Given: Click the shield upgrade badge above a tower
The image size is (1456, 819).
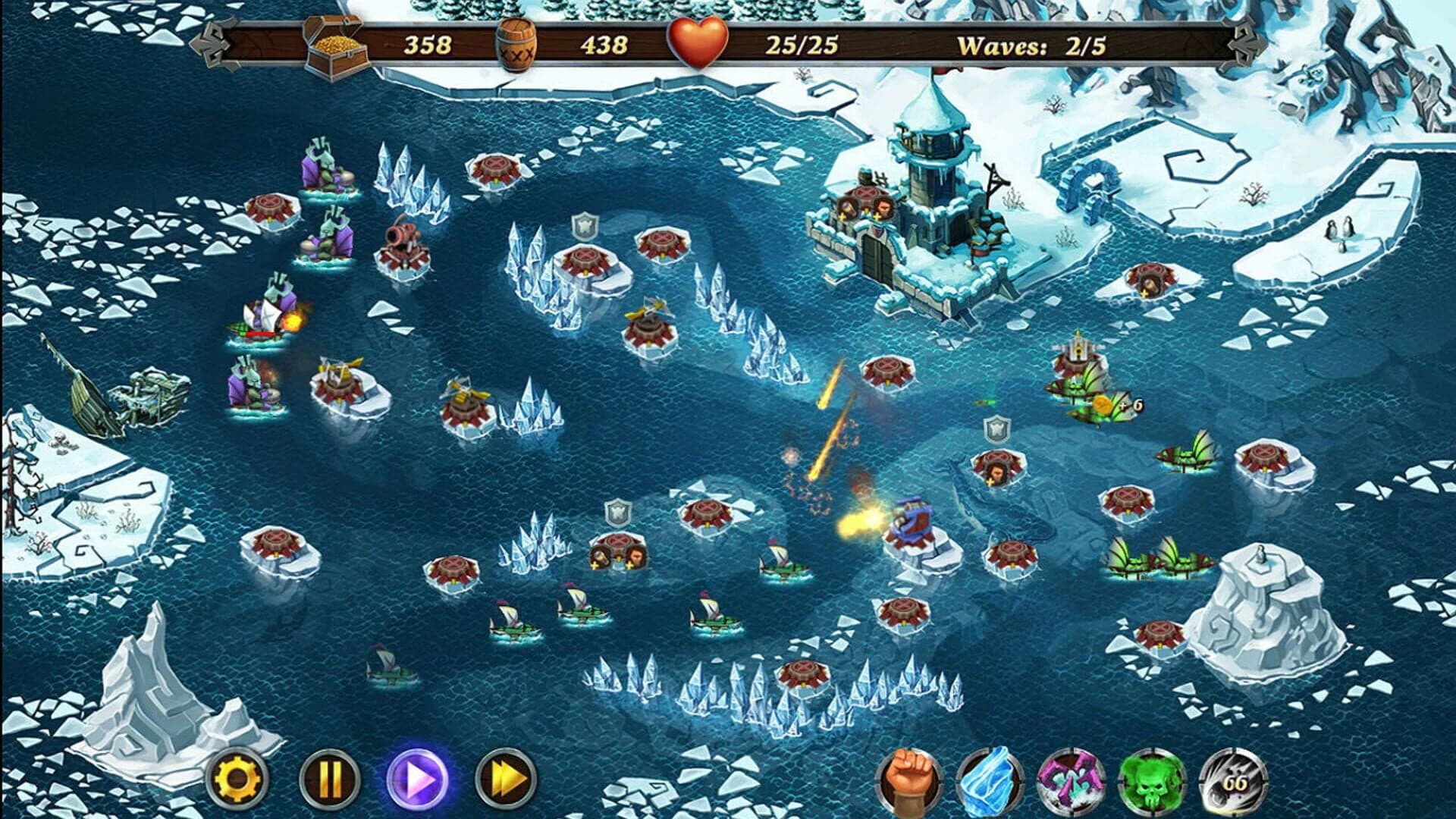Looking at the screenshot, I should pyautogui.click(x=585, y=227).
